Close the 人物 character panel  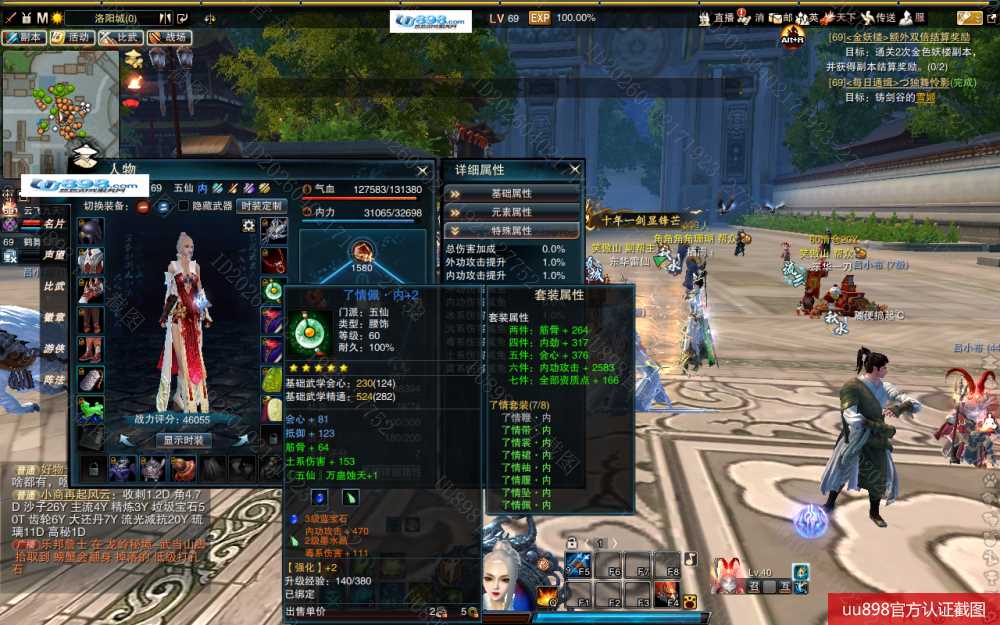424,170
